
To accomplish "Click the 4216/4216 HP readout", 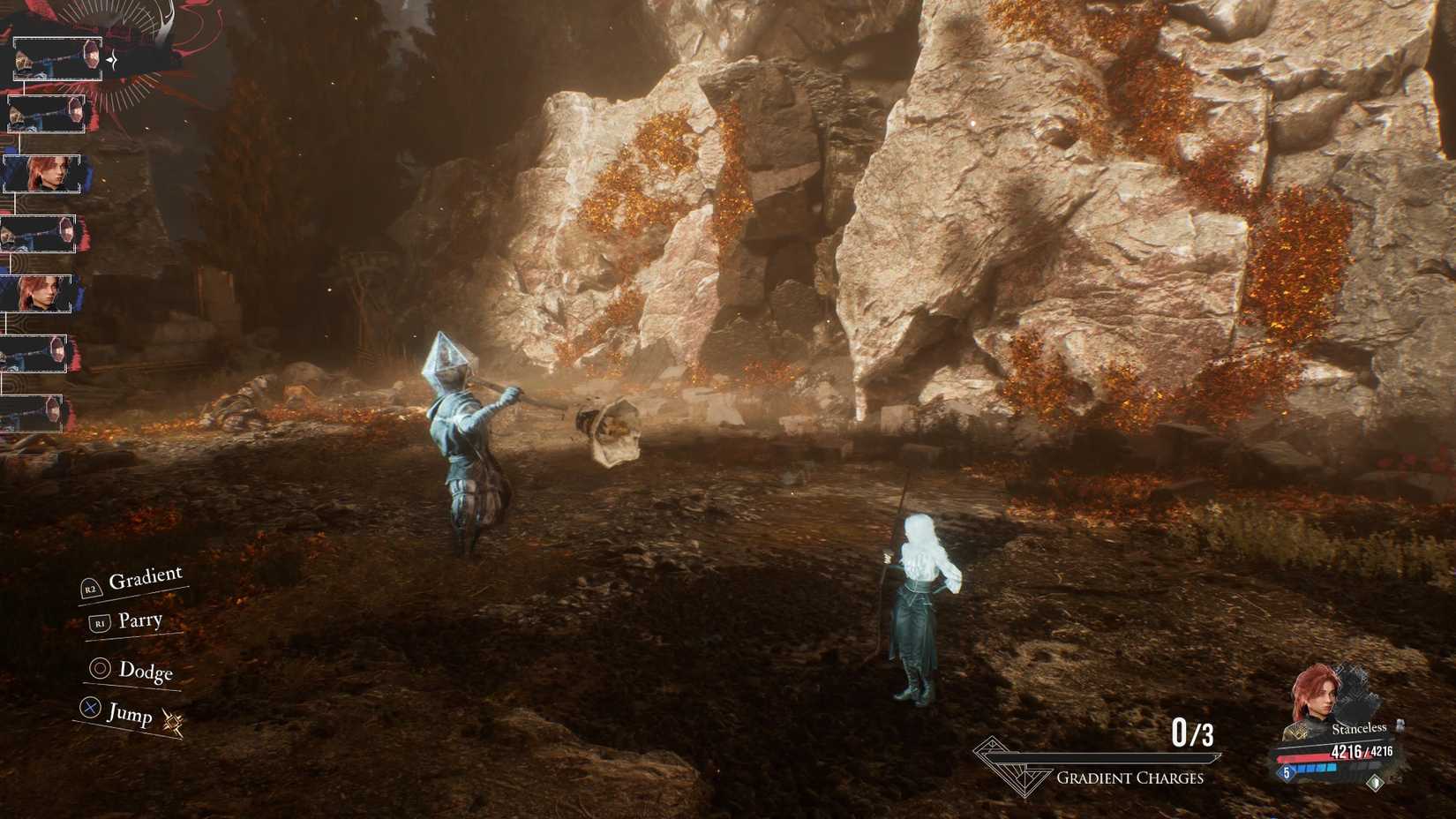I will coord(1362,751).
